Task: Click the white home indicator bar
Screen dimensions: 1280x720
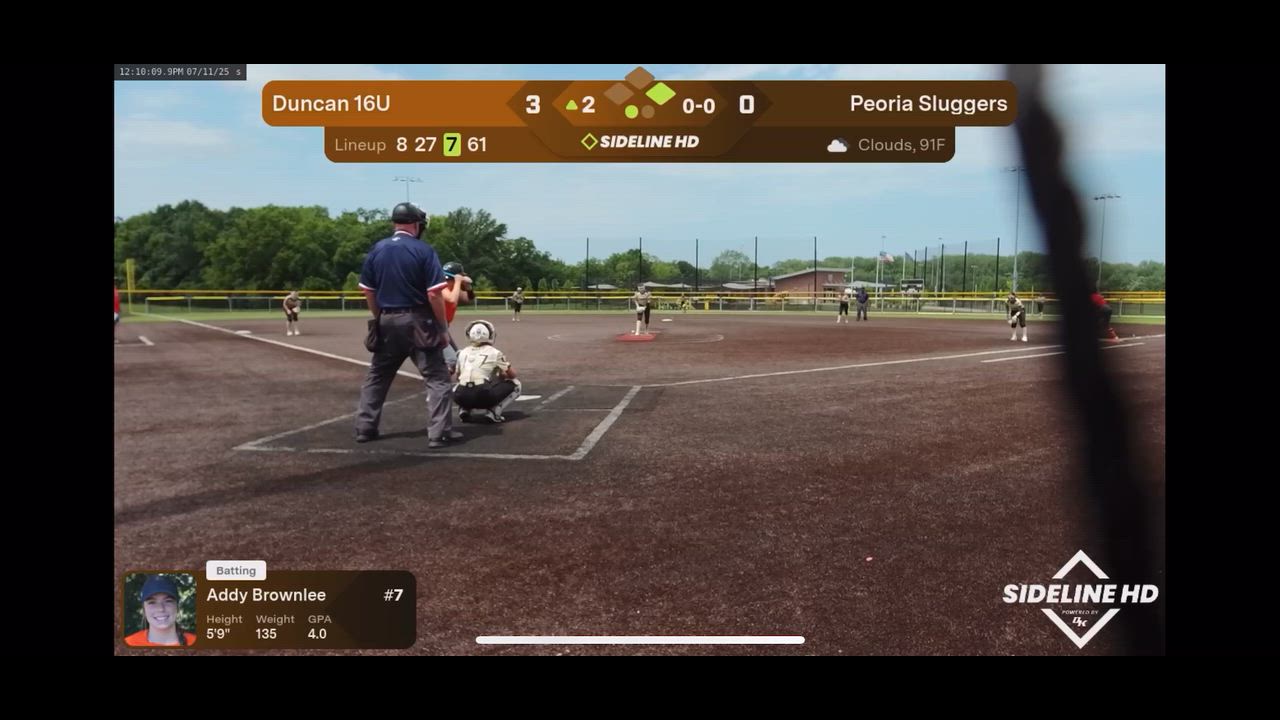Action: [x=640, y=640]
